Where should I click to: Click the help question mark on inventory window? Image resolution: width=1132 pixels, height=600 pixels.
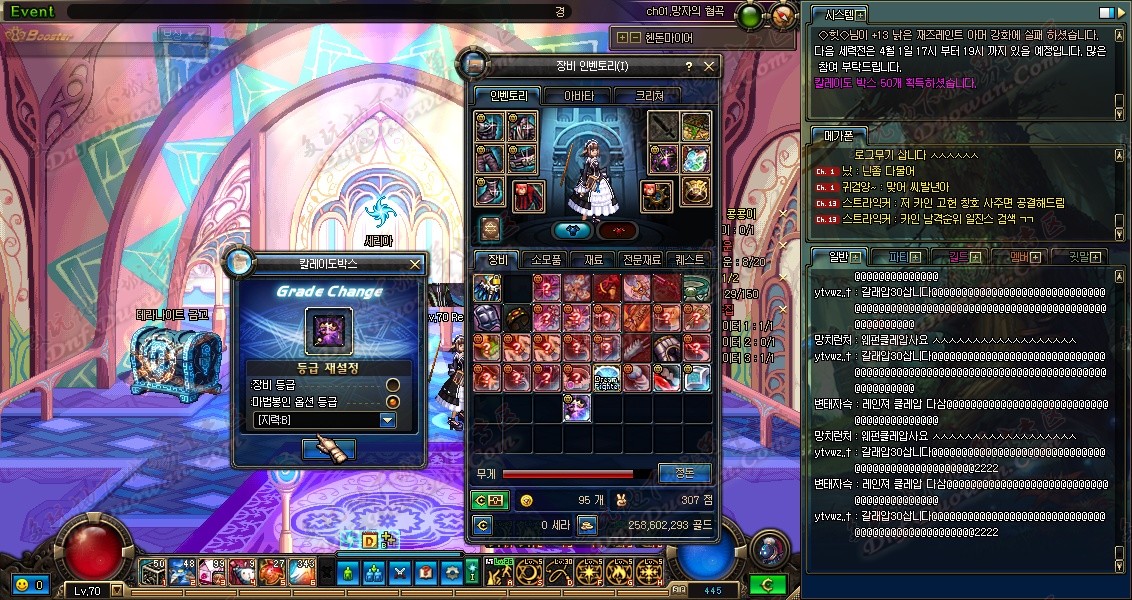click(688, 67)
